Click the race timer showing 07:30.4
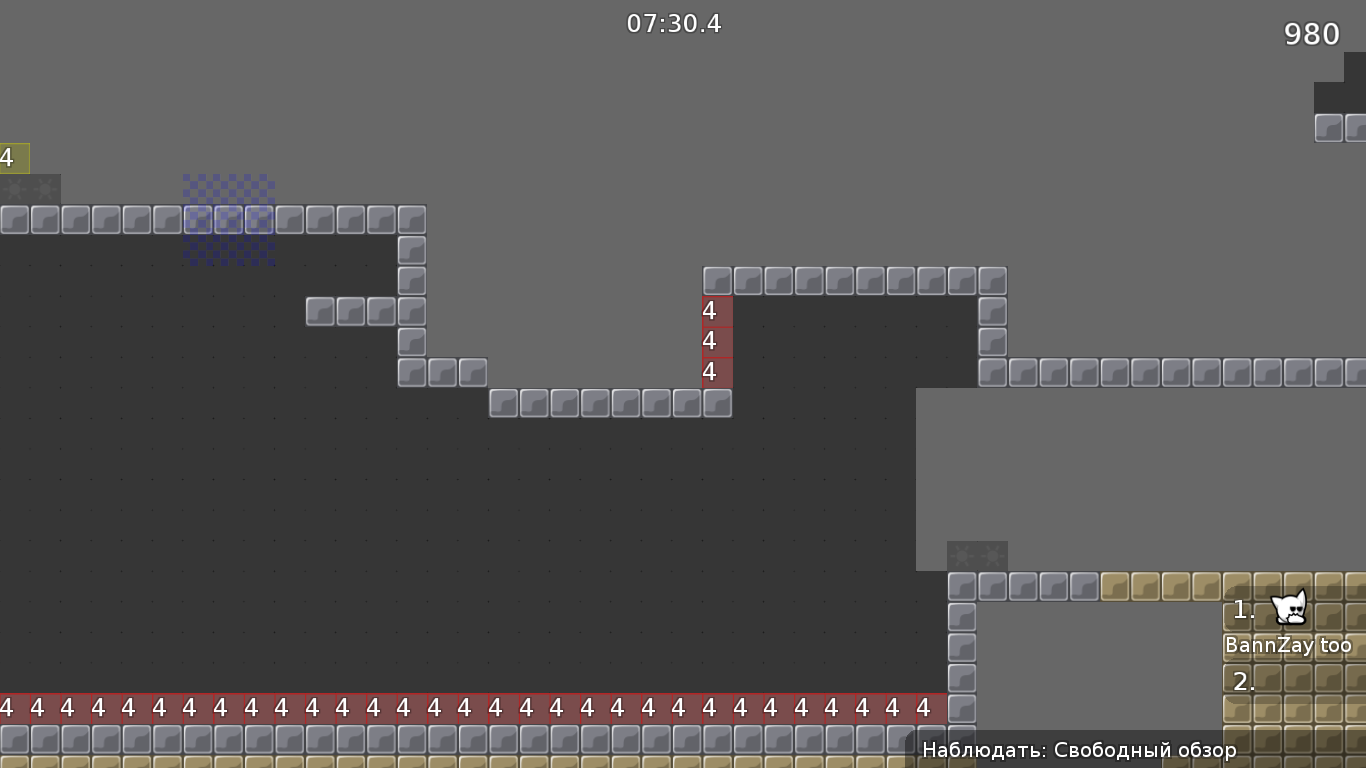Image resolution: width=1366 pixels, height=768 pixels. pos(673,24)
